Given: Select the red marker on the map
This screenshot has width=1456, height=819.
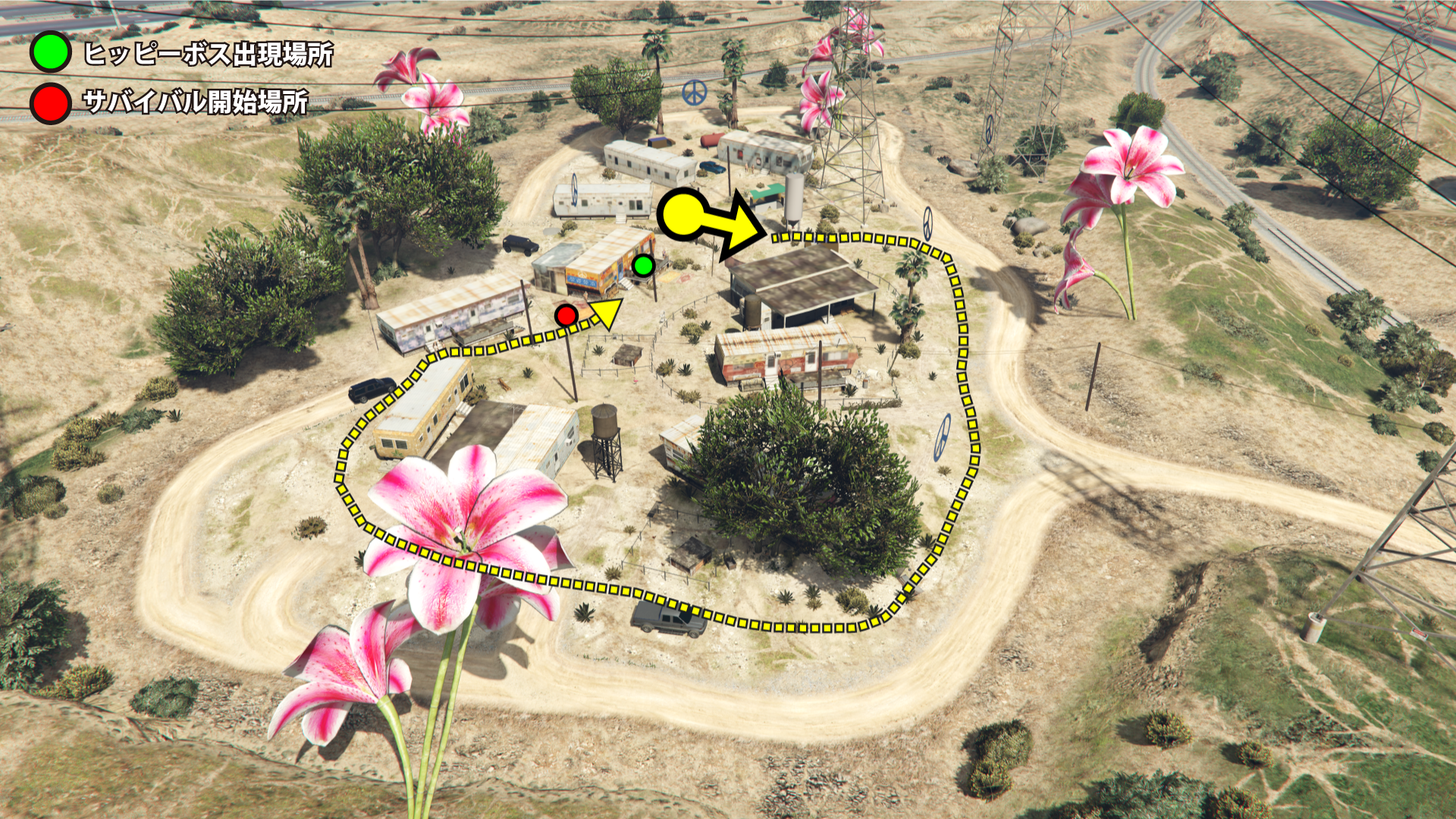Looking at the screenshot, I should [x=566, y=315].
